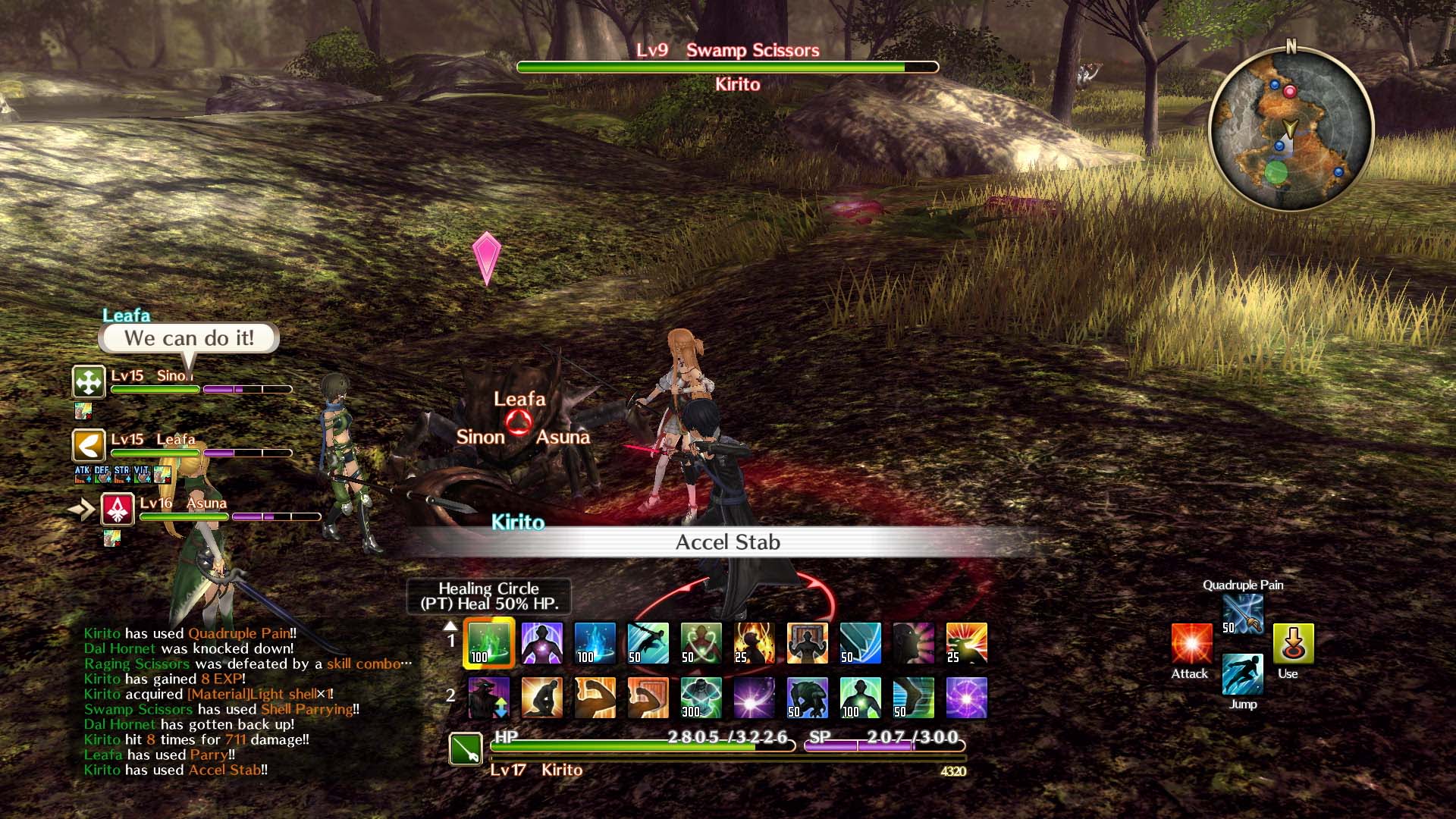Use the blue flame circle skill
This screenshot has width=1456, height=819.
tap(595, 643)
